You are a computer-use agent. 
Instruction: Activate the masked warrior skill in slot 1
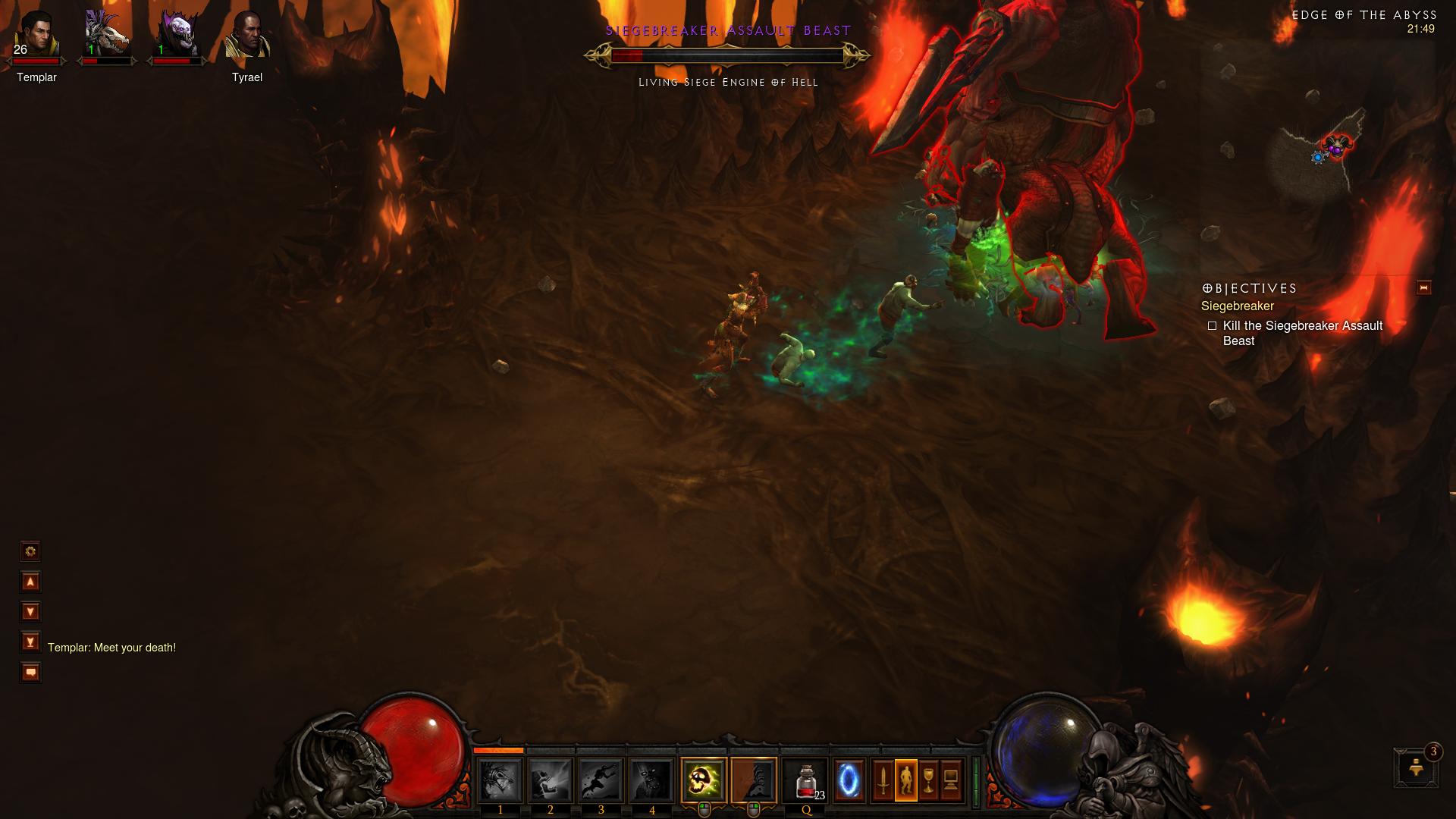(x=500, y=780)
